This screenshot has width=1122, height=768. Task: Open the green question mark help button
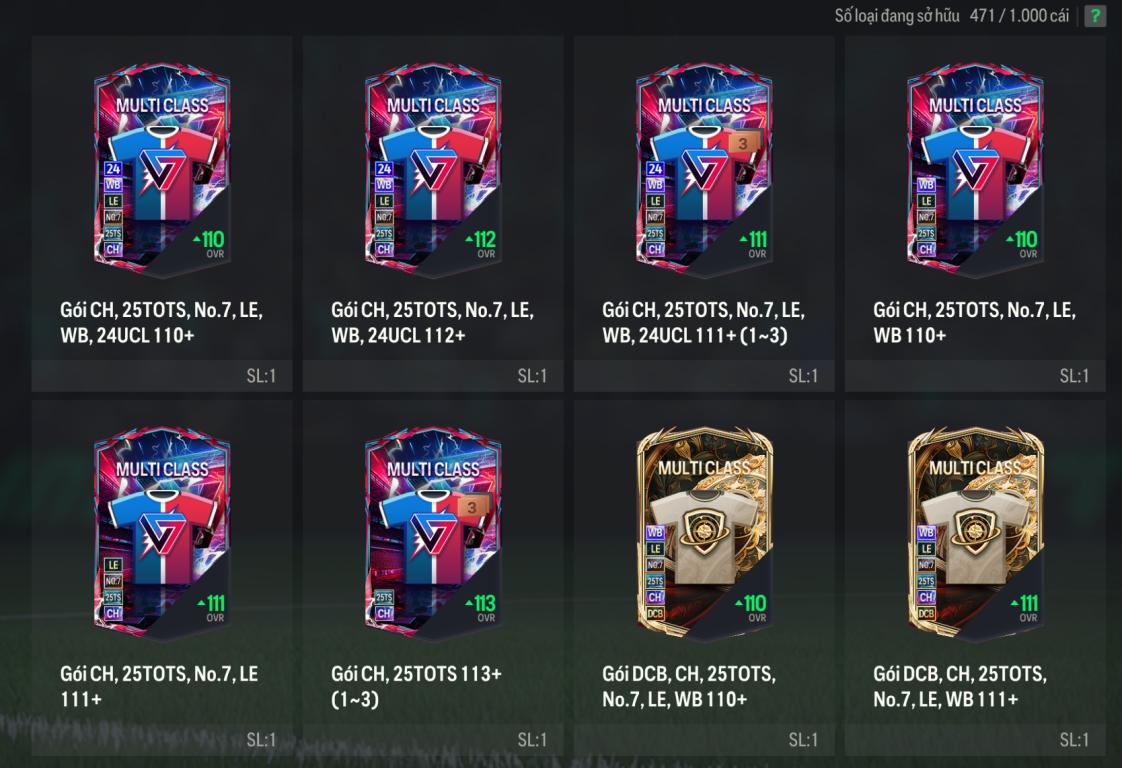(x=1095, y=16)
